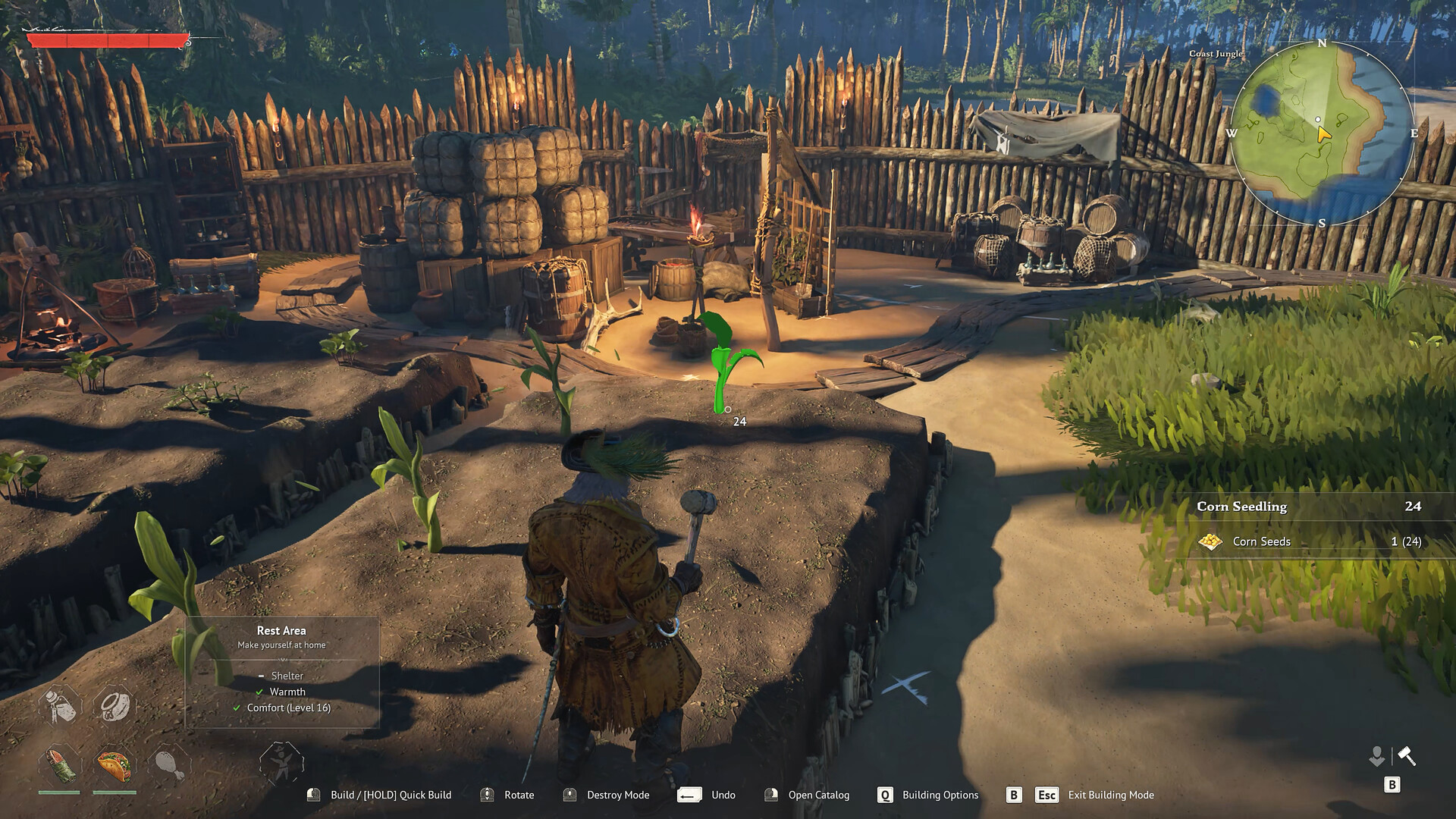The width and height of the screenshot is (1456, 819).
Task: Select the pouch-shaped slot beside the flask
Action: 115,705
